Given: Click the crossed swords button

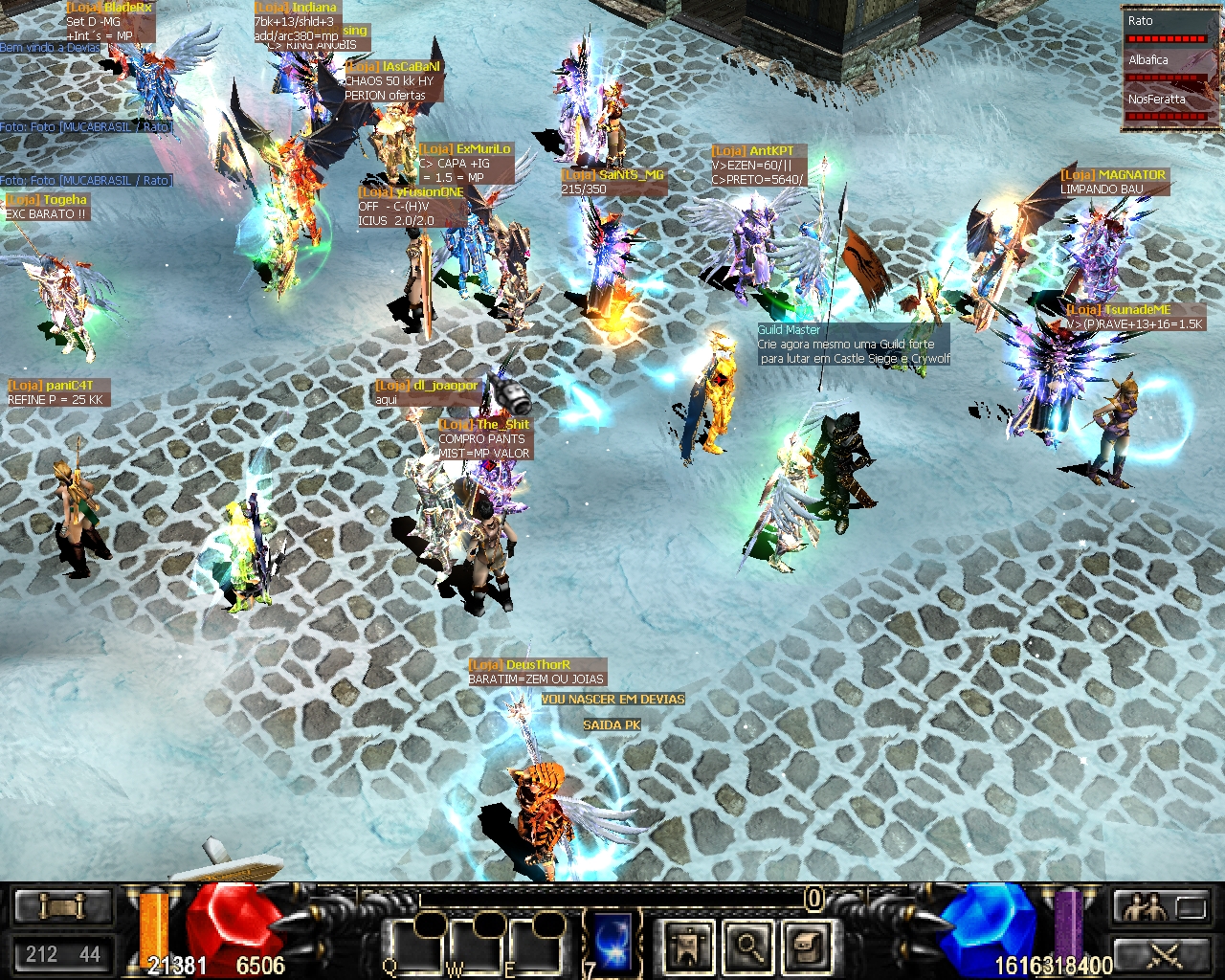Looking at the screenshot, I should point(1161,953).
